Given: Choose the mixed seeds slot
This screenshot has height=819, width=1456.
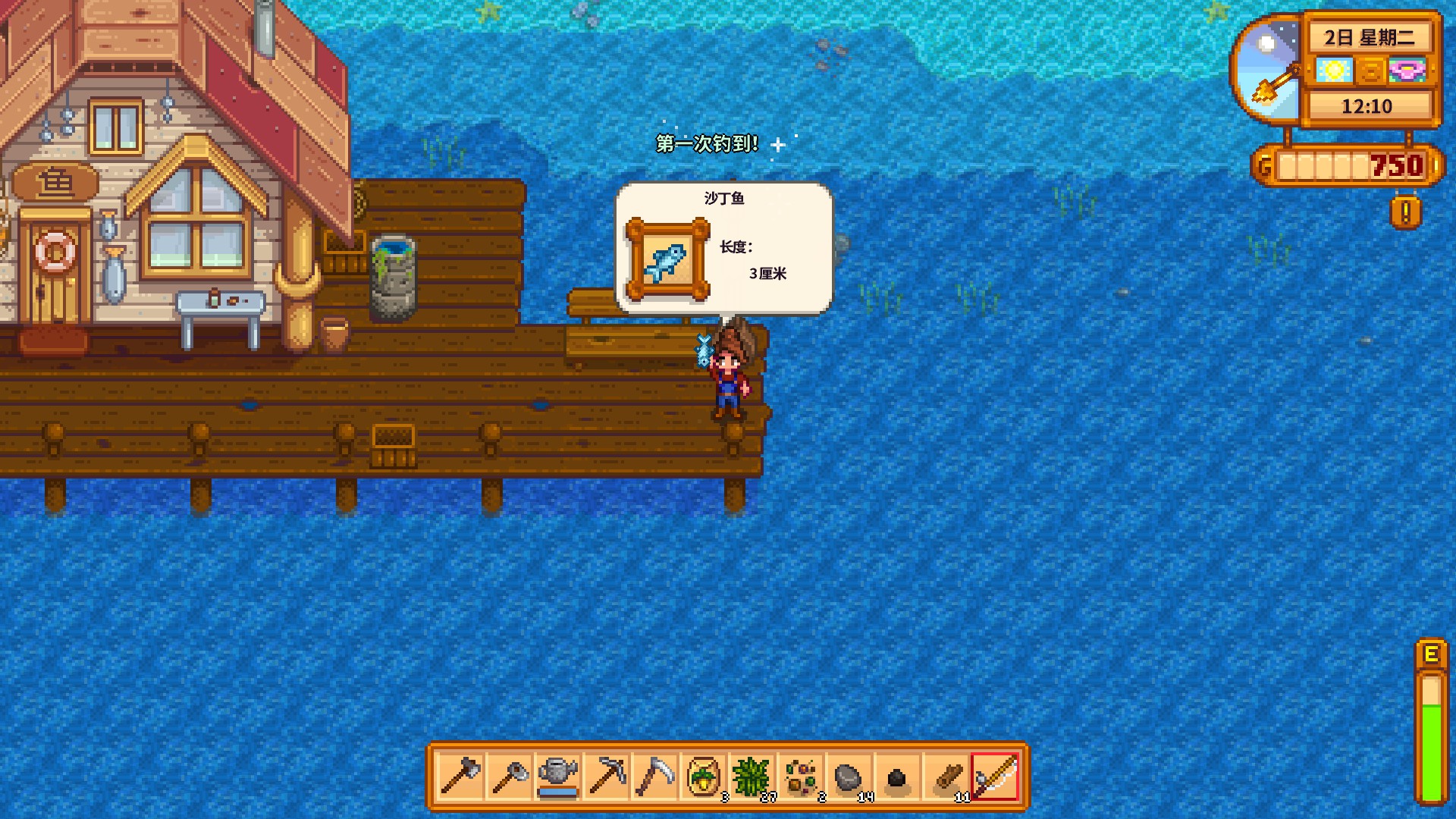Looking at the screenshot, I should point(800,777).
